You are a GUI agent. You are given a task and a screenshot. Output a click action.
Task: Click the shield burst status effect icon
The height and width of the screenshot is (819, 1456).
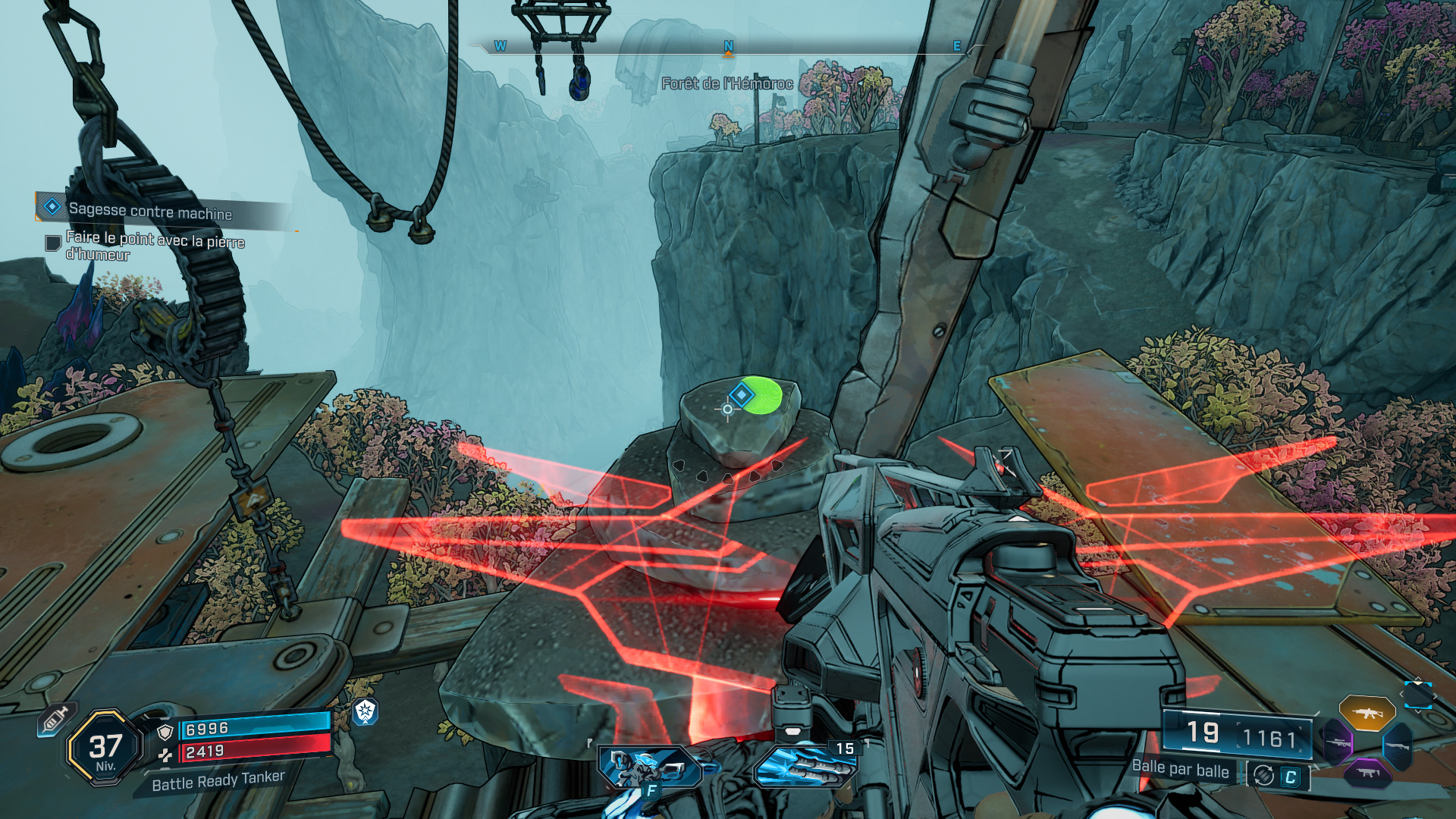click(366, 711)
